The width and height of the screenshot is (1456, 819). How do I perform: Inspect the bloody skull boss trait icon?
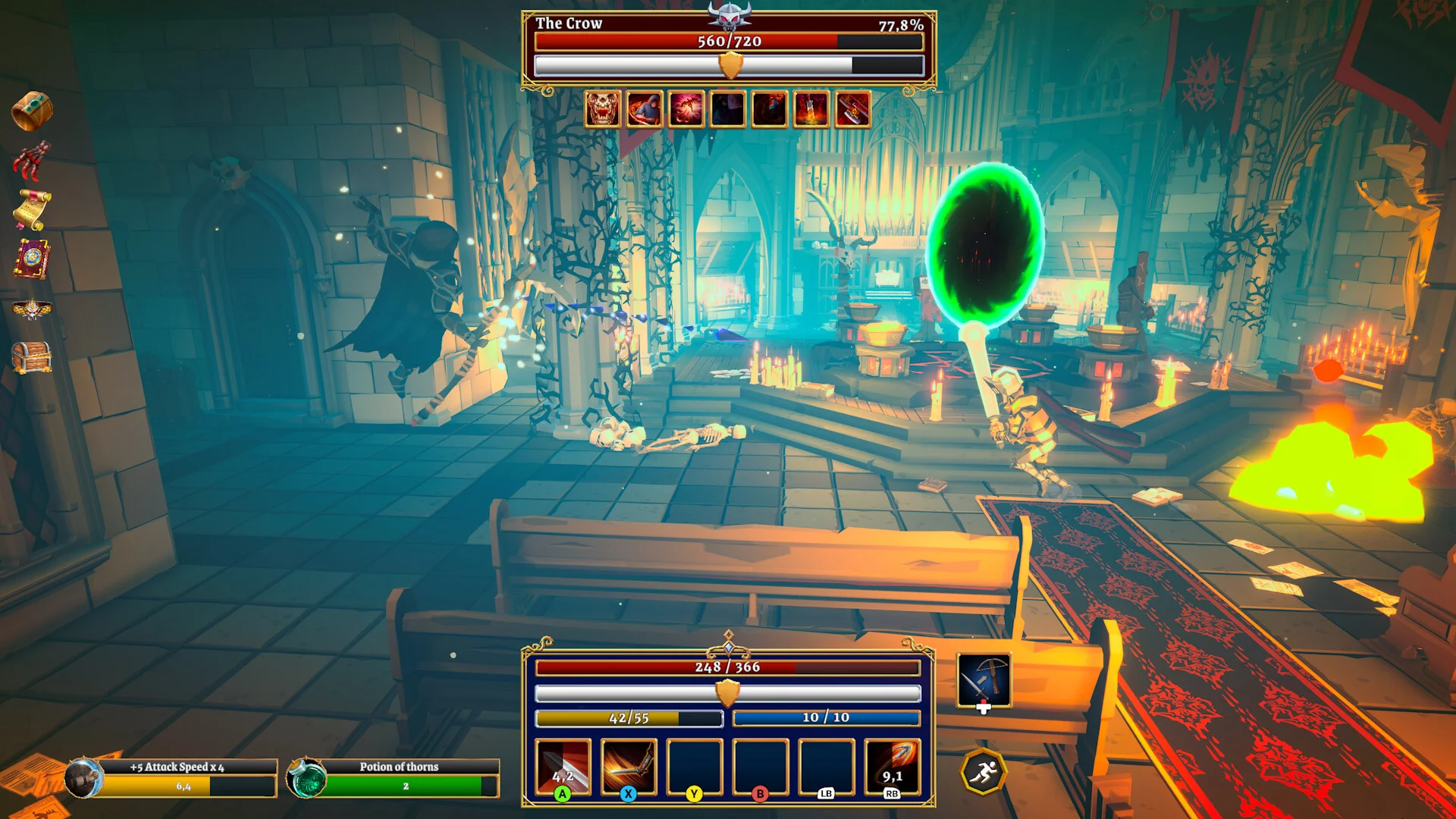[603, 110]
